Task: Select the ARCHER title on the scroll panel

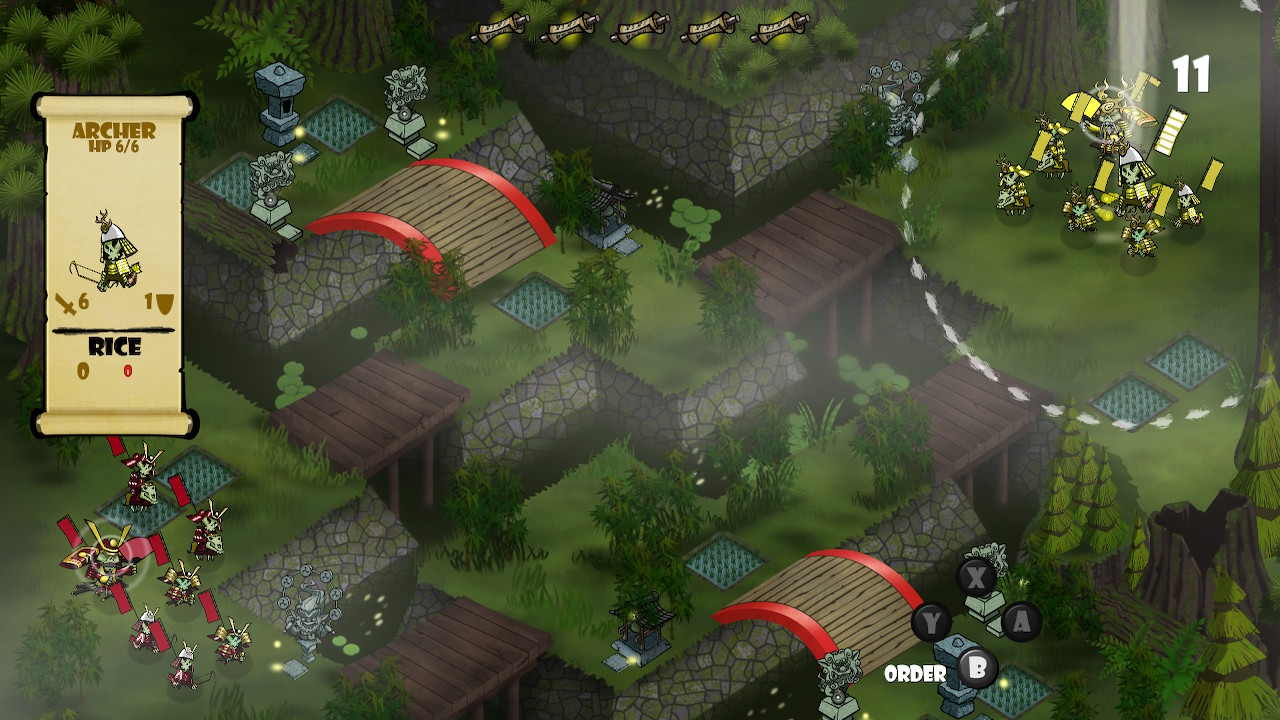Action: 112,130
